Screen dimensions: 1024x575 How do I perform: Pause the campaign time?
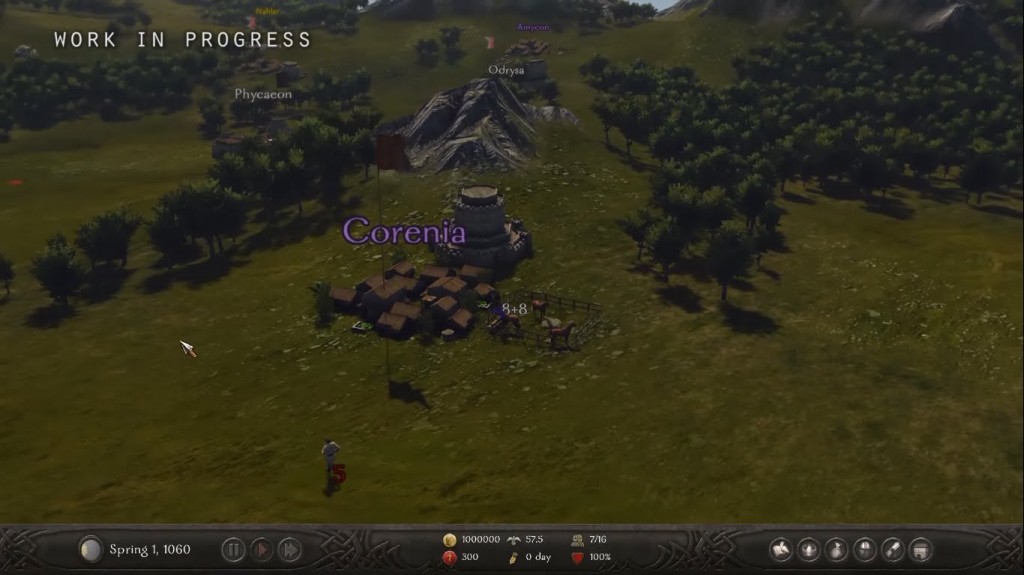(x=233, y=549)
